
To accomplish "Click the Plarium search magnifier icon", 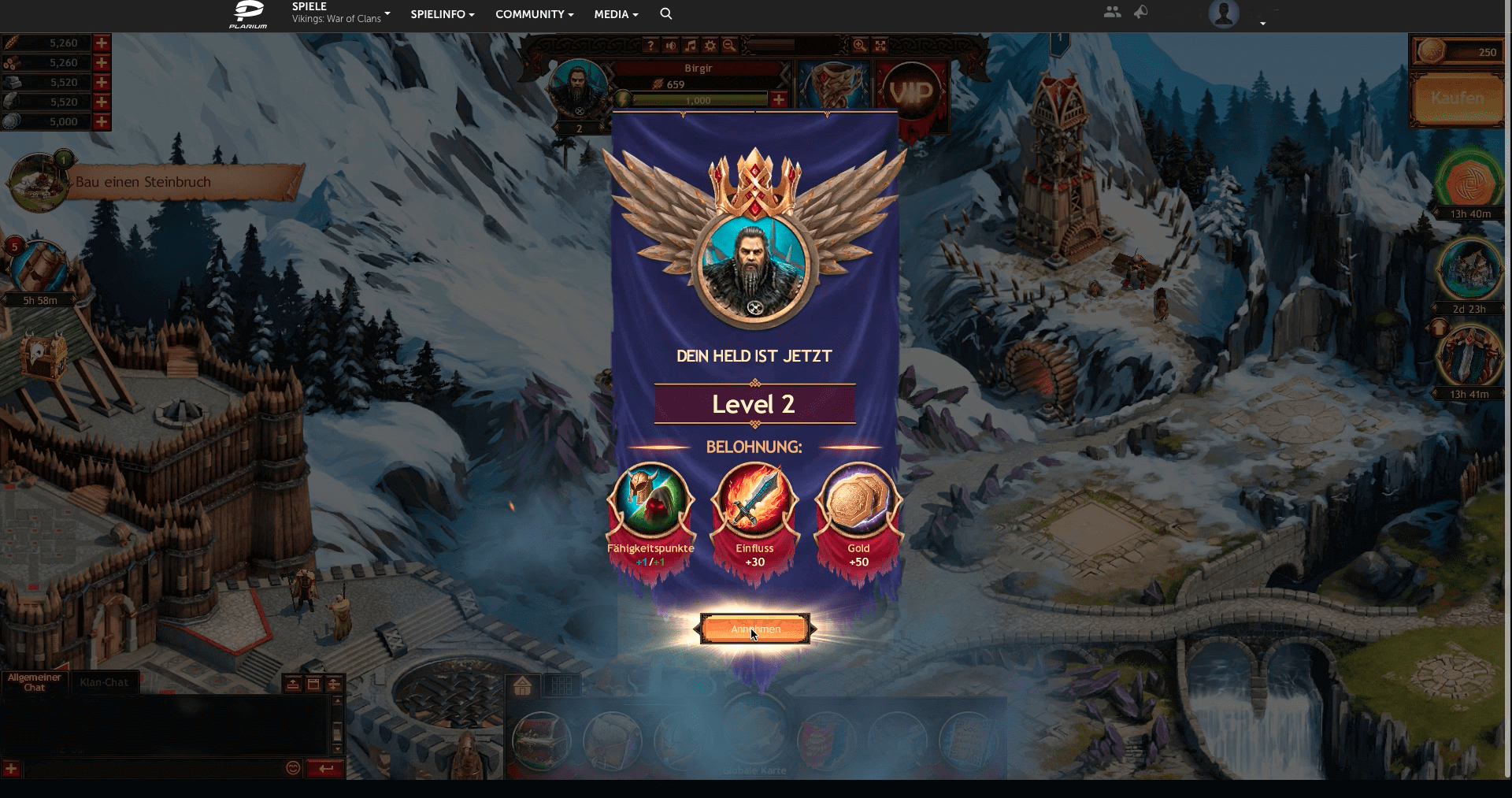I will 666,14.
